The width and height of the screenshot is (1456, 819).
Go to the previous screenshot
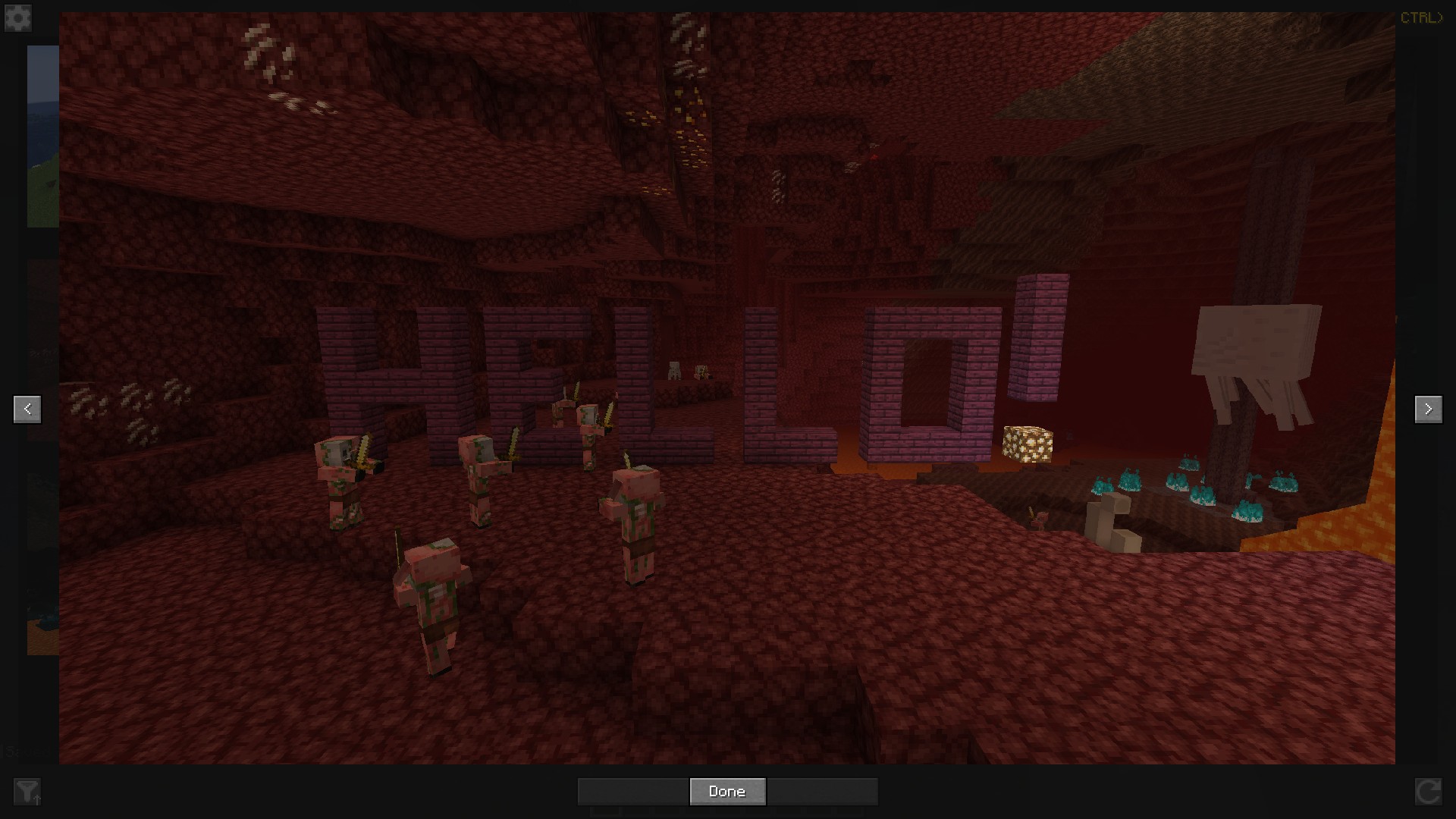27,409
